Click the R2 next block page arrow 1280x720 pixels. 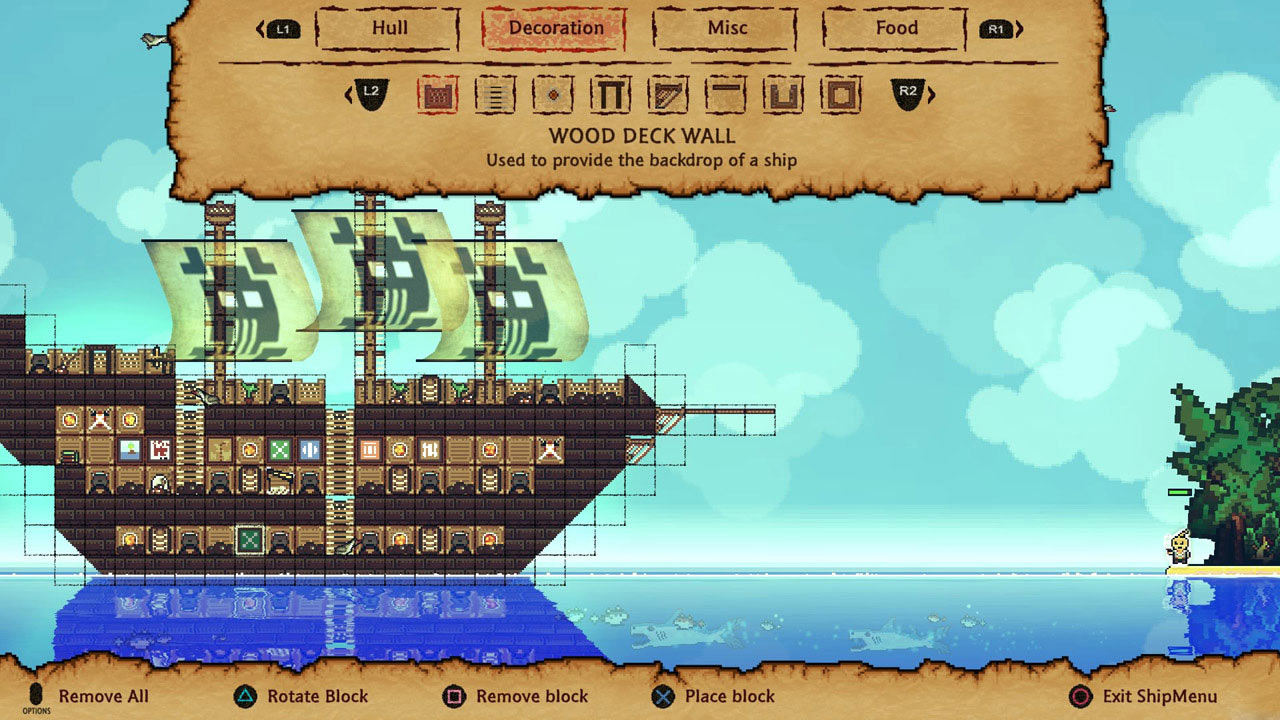(908, 95)
